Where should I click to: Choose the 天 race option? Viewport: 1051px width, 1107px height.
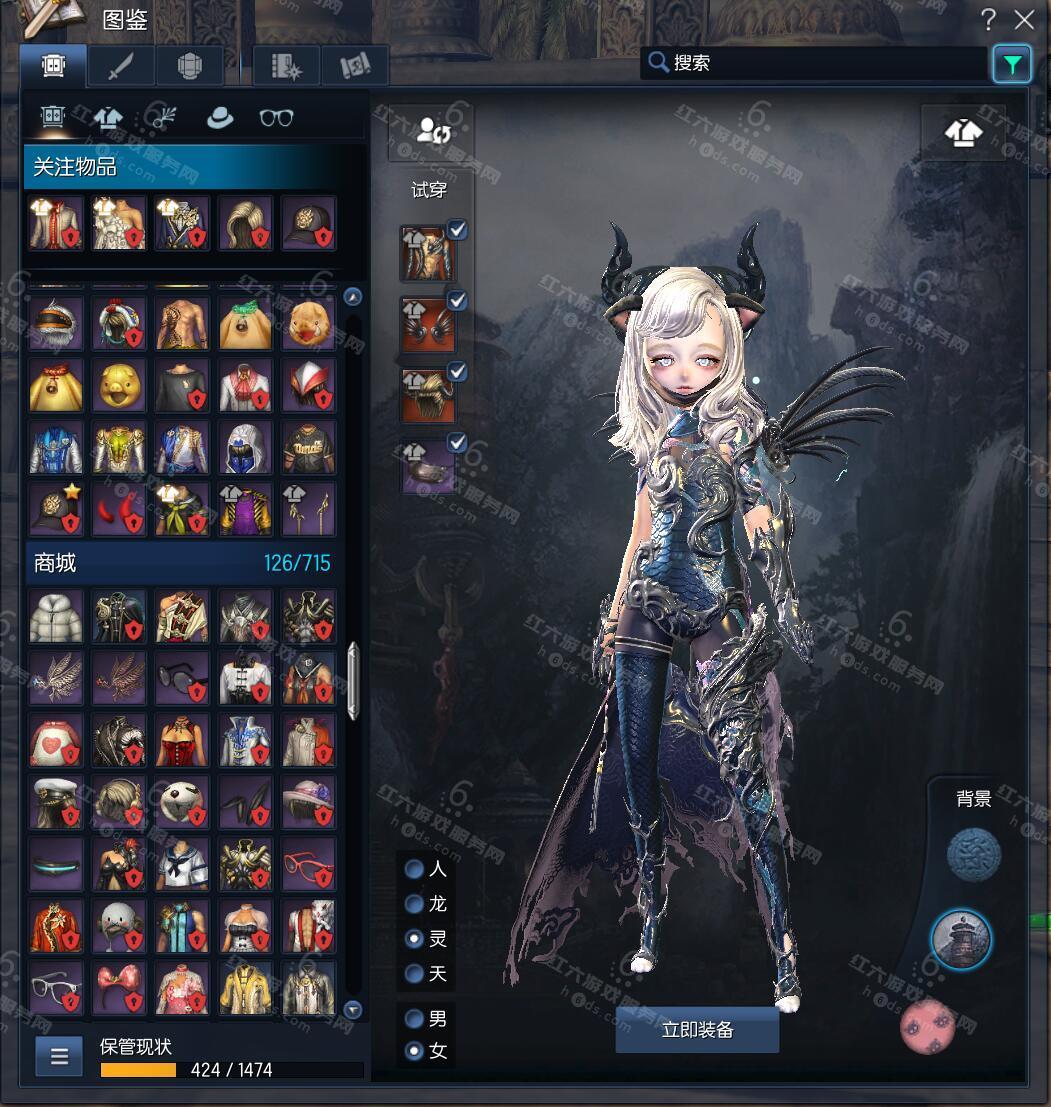pyautogui.click(x=414, y=973)
